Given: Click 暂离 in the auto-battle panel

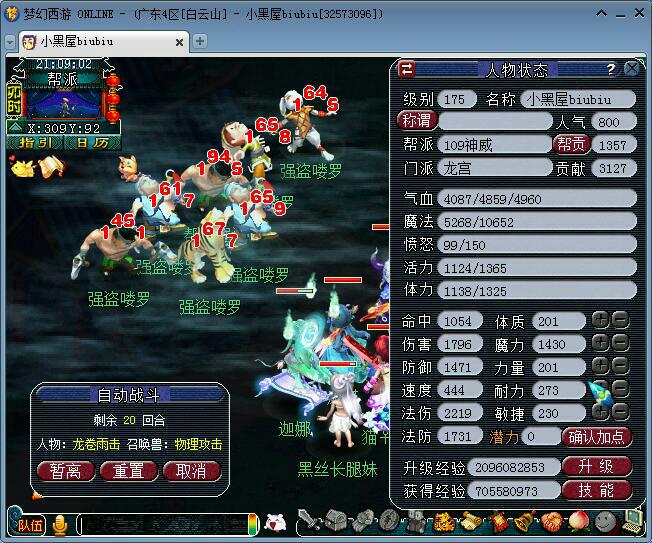Looking at the screenshot, I should point(65,469).
